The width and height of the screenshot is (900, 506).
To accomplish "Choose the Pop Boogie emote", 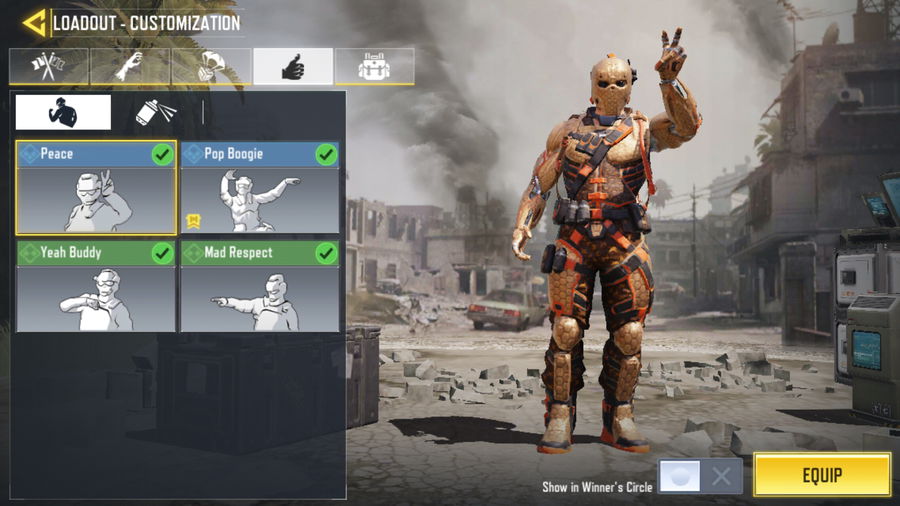I will [260, 188].
